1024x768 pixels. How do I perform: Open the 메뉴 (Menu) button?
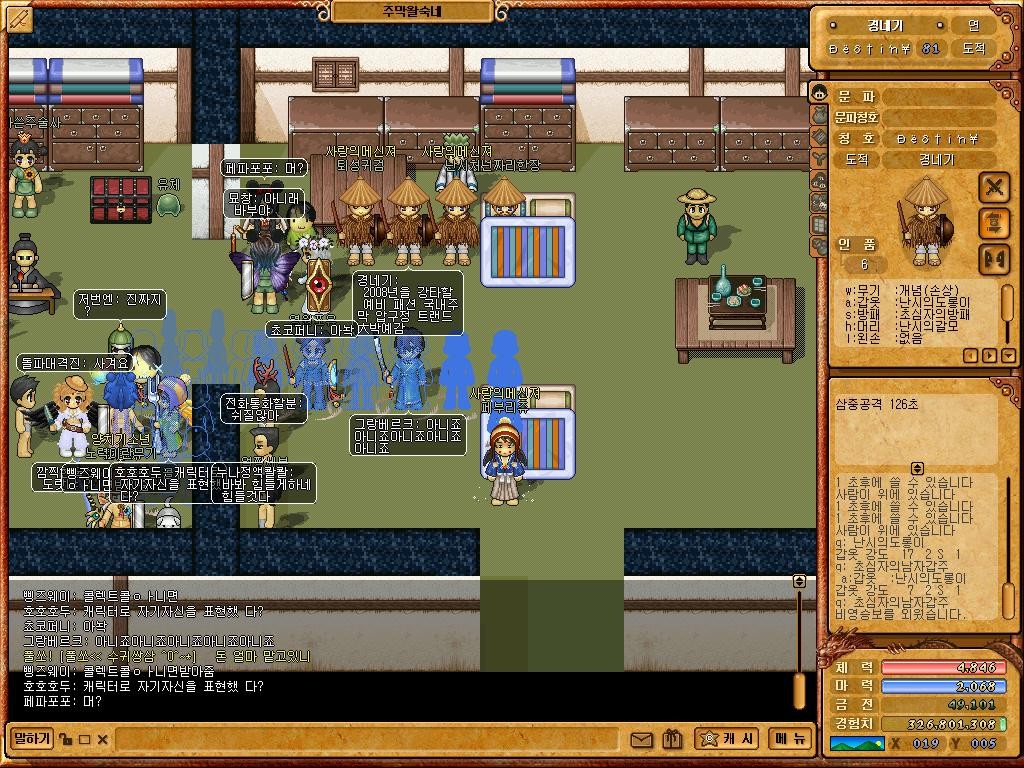pos(790,739)
